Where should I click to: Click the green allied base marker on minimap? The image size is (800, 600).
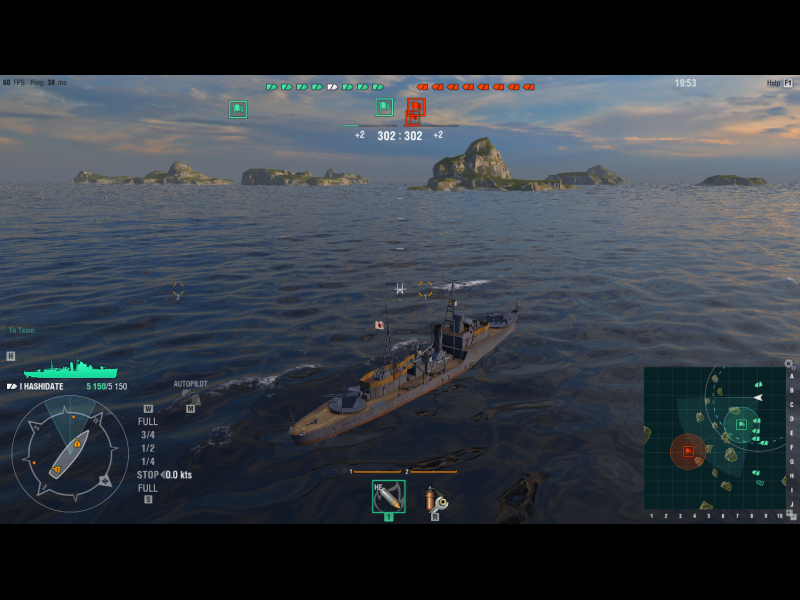click(741, 424)
